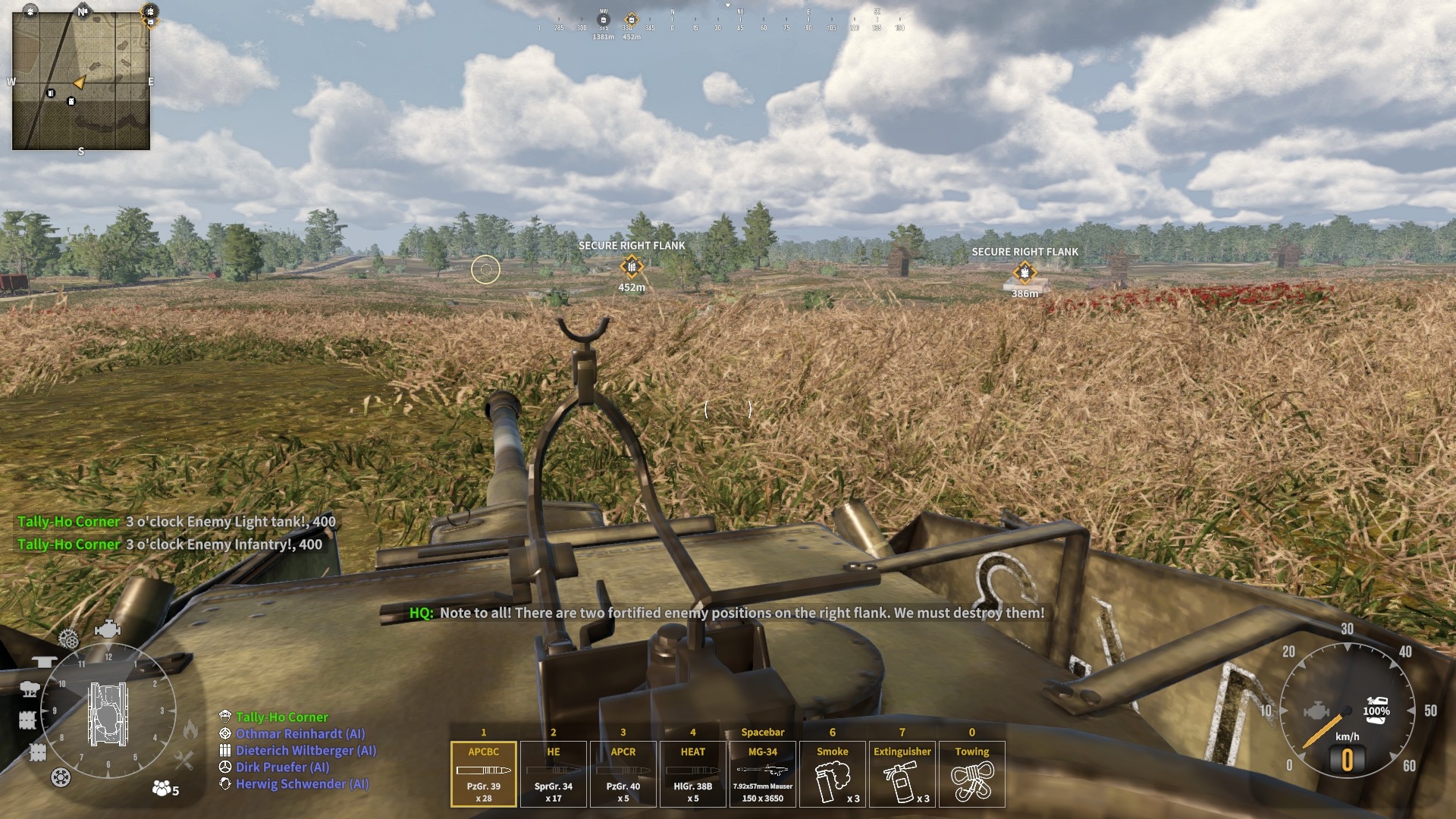Click the Secure Right Flank marker at 386m

pos(1025,272)
